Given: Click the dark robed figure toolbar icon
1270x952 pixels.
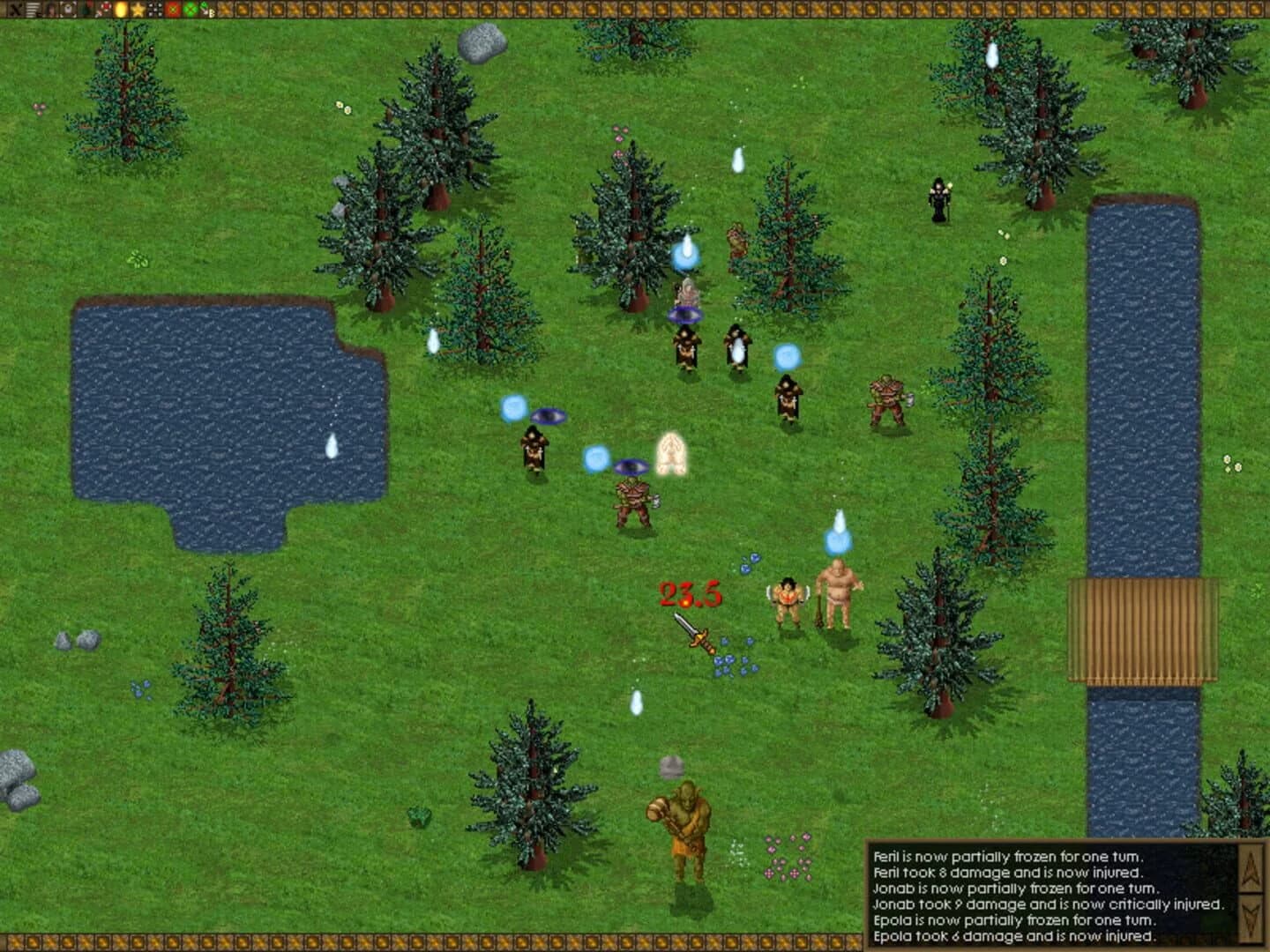Looking at the screenshot, I should [86, 11].
